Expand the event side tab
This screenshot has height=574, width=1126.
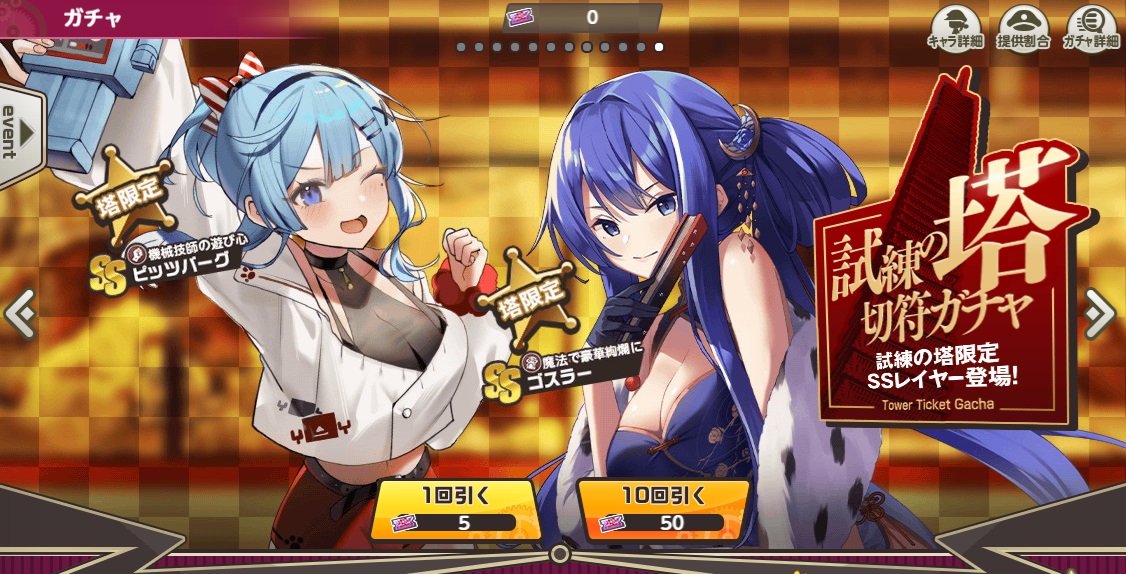18,135
